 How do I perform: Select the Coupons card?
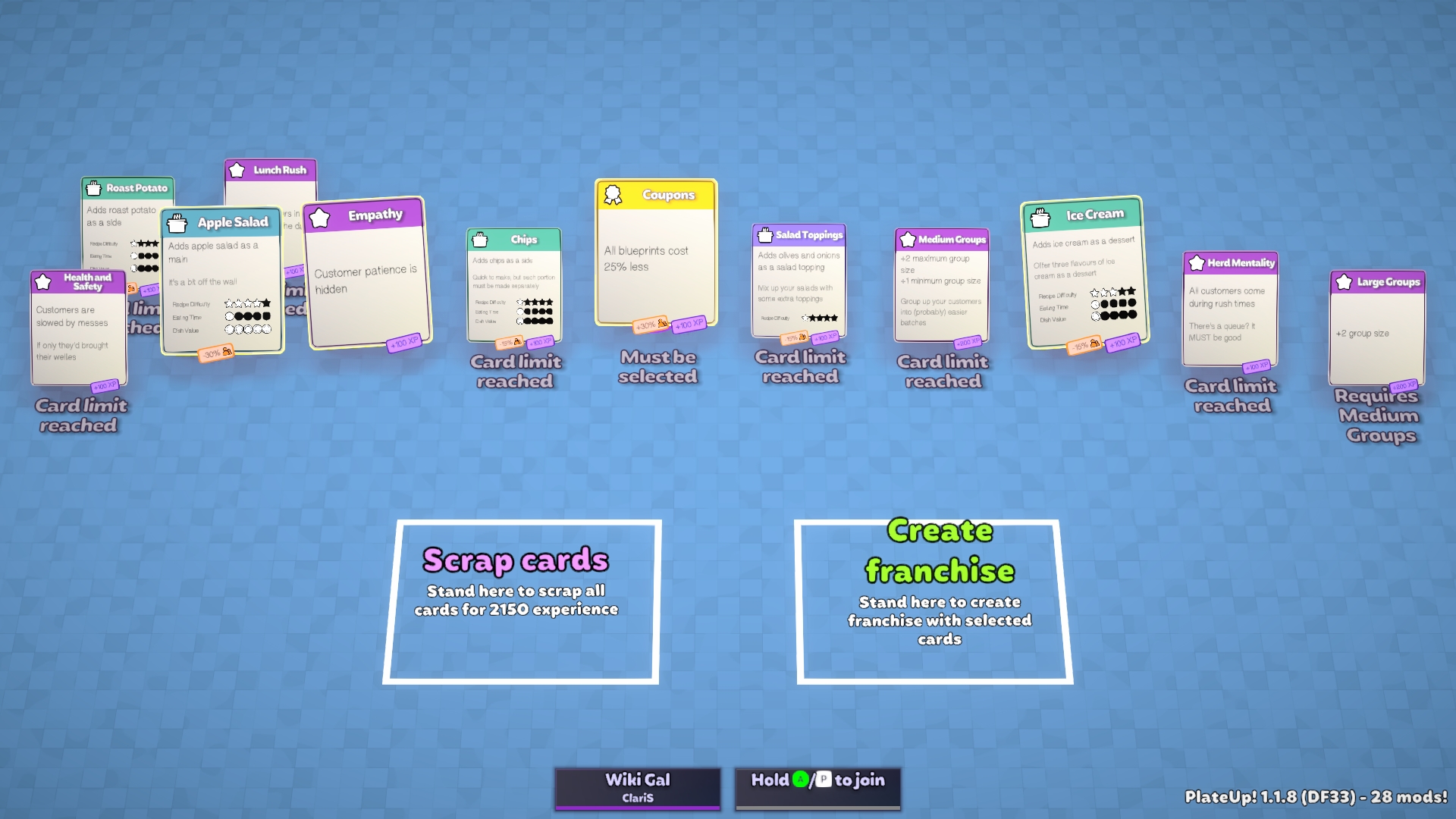pos(656,254)
